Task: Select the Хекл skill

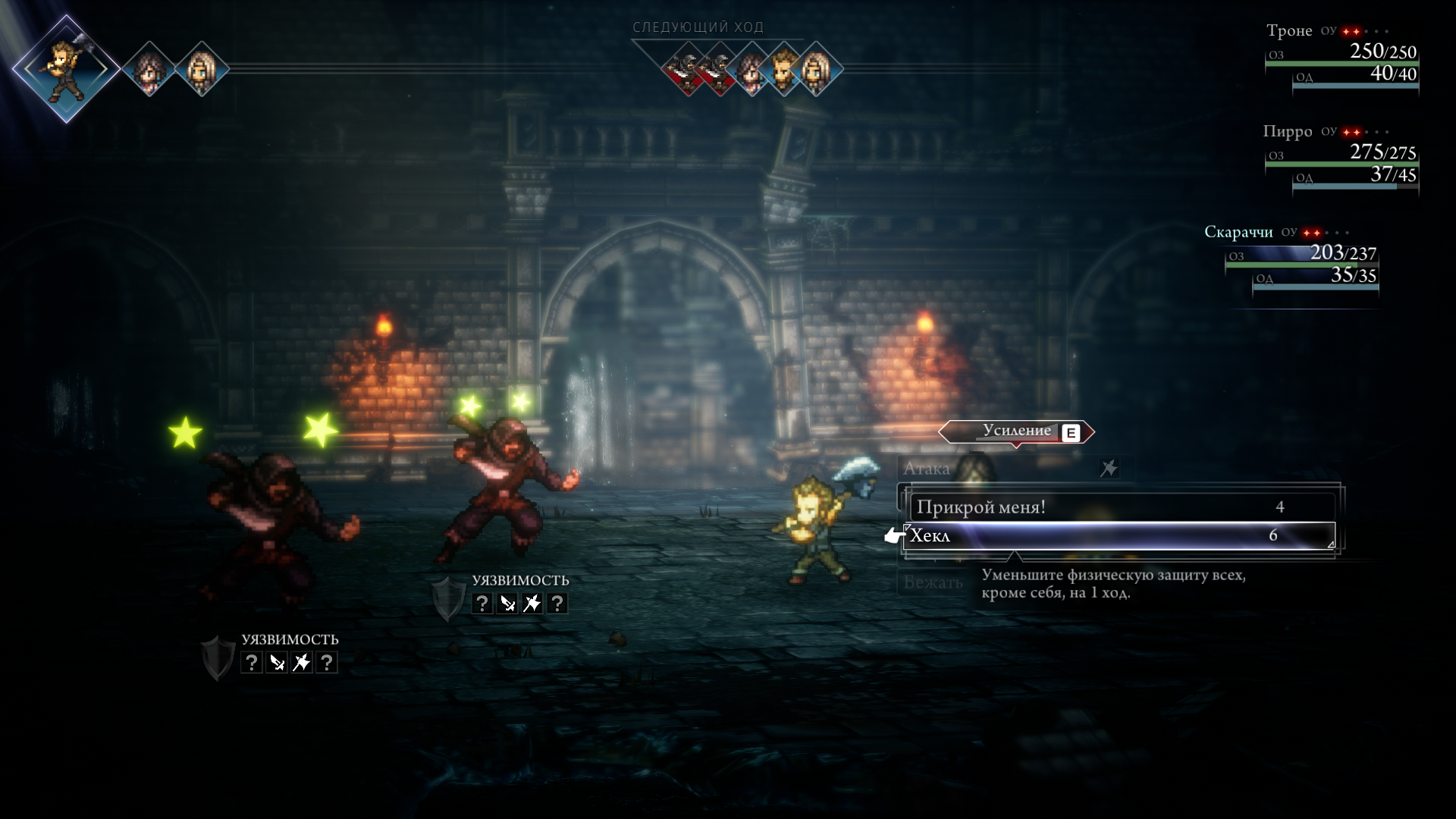Action: 1119,536
